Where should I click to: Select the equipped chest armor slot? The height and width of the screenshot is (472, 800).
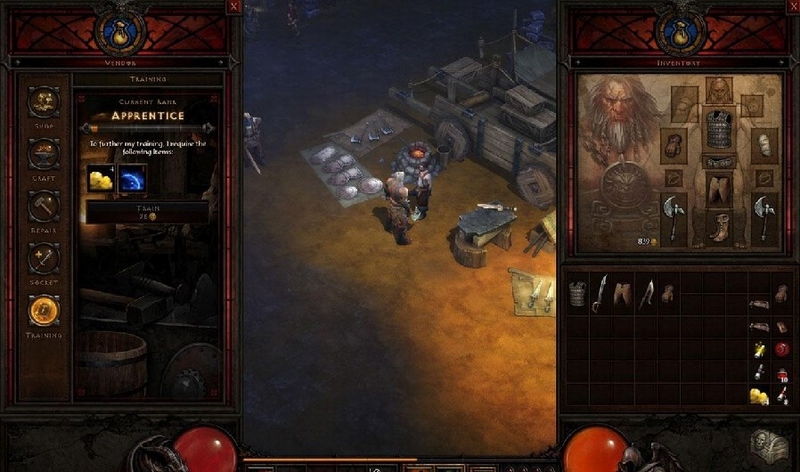coord(720,130)
